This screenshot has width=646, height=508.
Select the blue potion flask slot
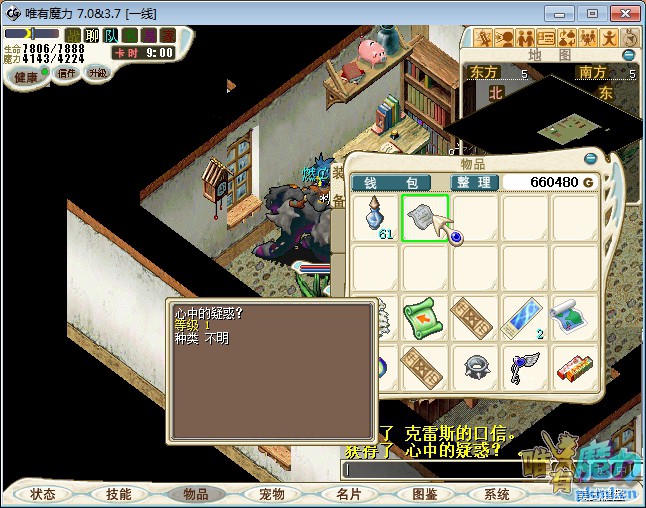point(376,218)
